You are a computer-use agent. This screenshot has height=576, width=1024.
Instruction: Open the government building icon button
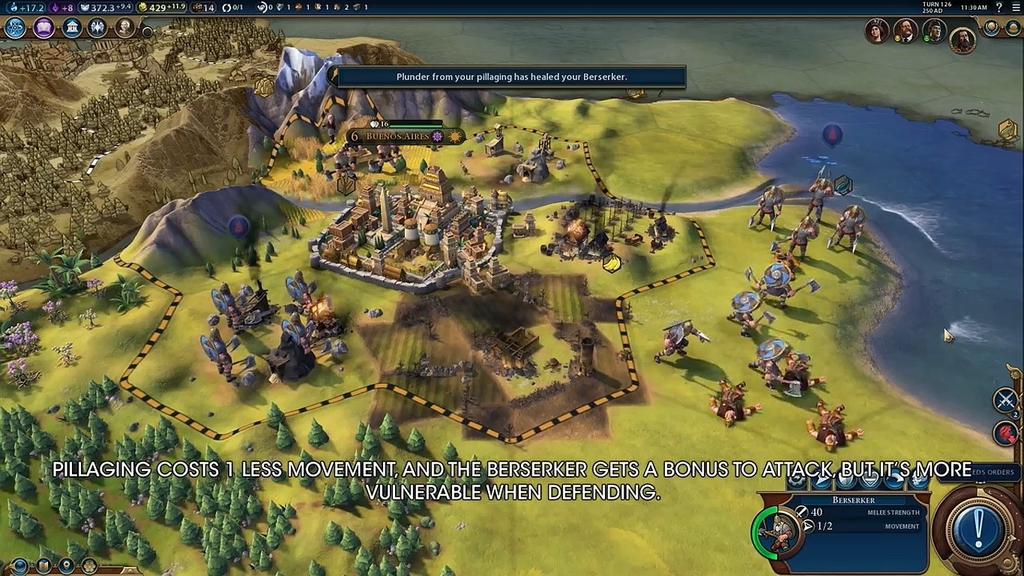click(71, 28)
